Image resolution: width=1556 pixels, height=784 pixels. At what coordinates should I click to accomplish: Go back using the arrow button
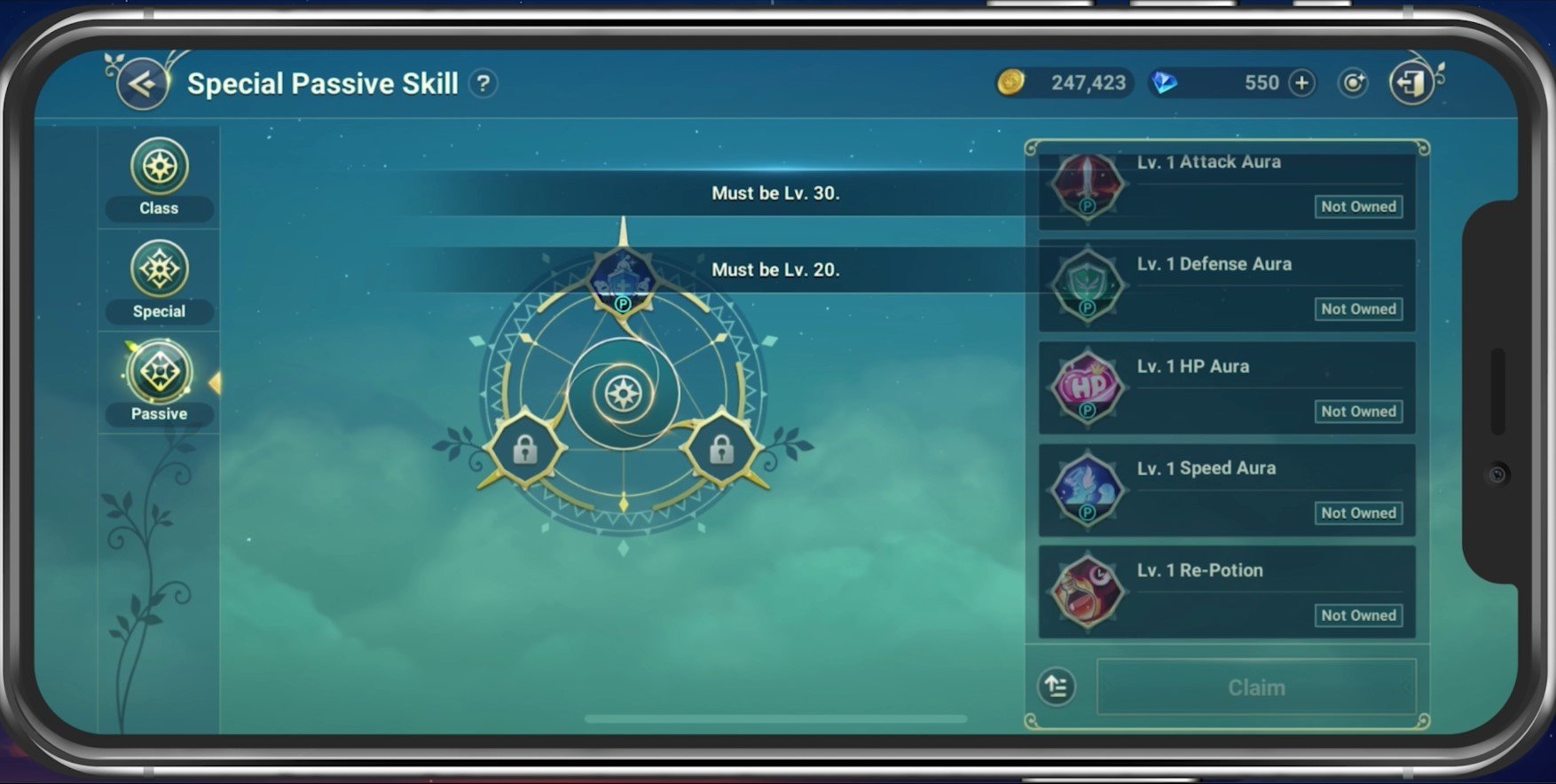coord(142,84)
